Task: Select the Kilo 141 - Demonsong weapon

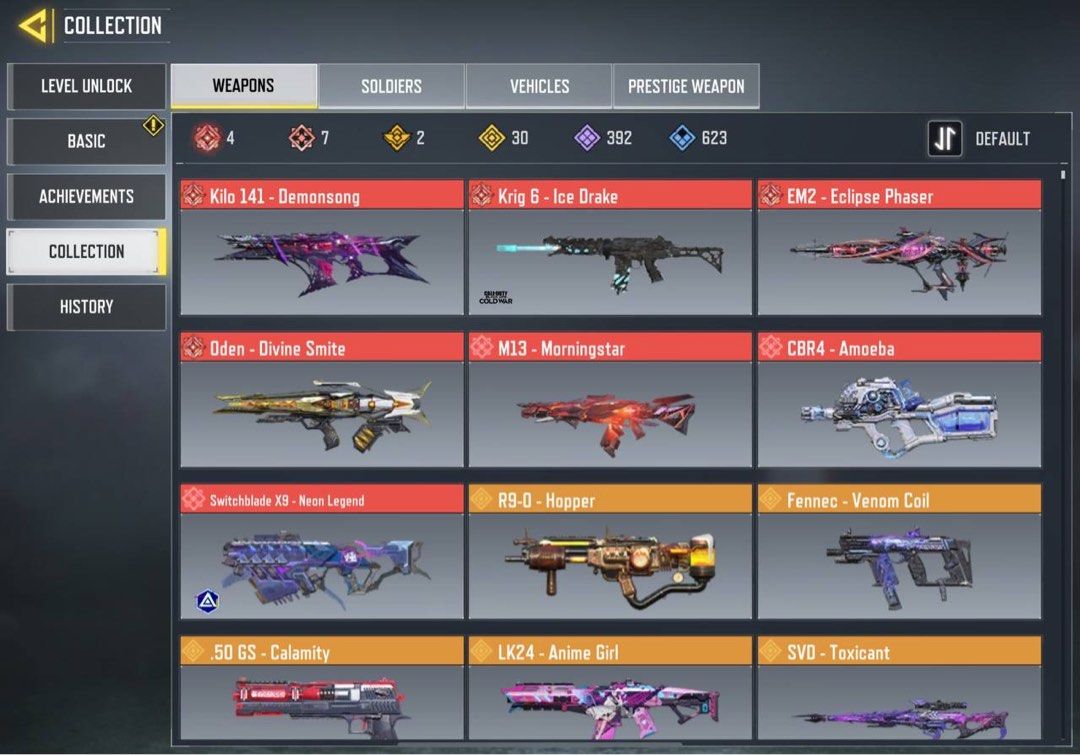Action: pyautogui.click(x=321, y=248)
